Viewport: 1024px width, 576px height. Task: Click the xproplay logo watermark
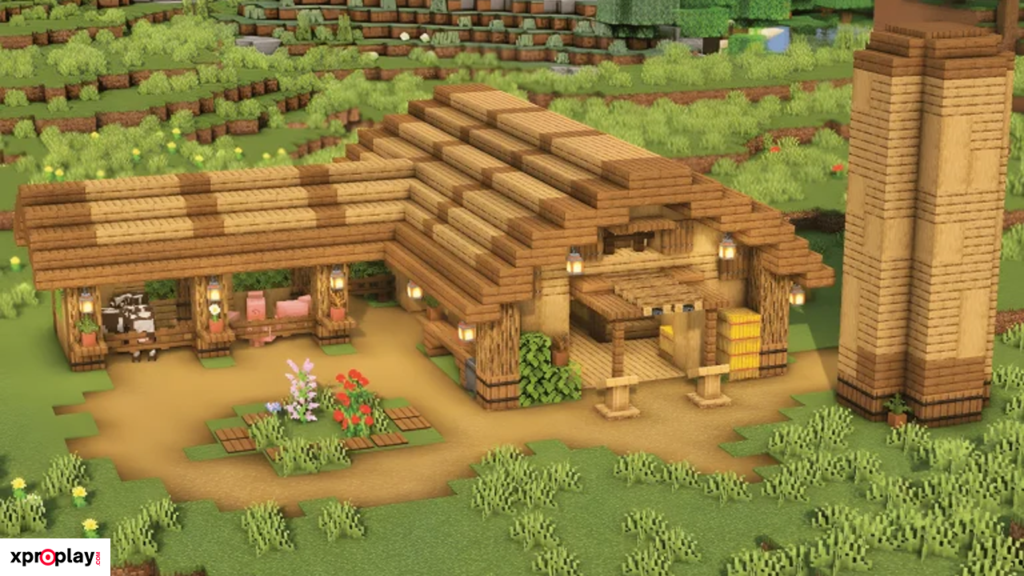(54, 557)
